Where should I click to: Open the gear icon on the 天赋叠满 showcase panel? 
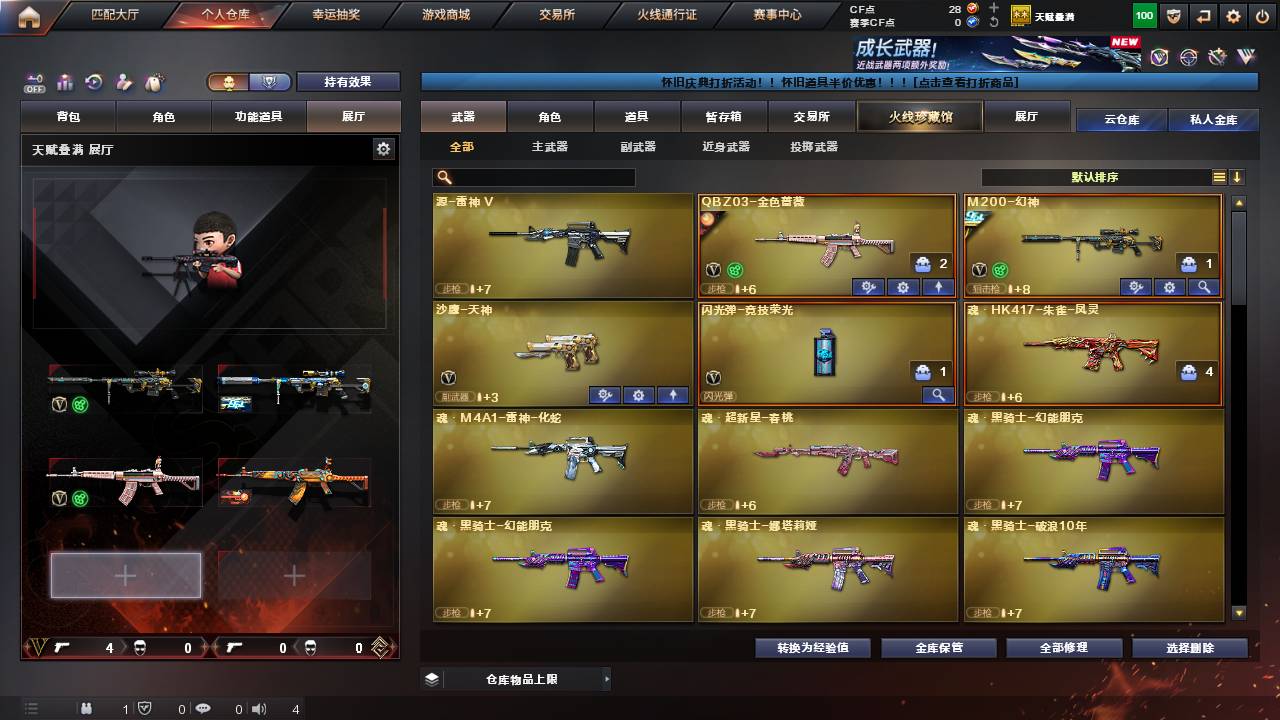pos(383,147)
